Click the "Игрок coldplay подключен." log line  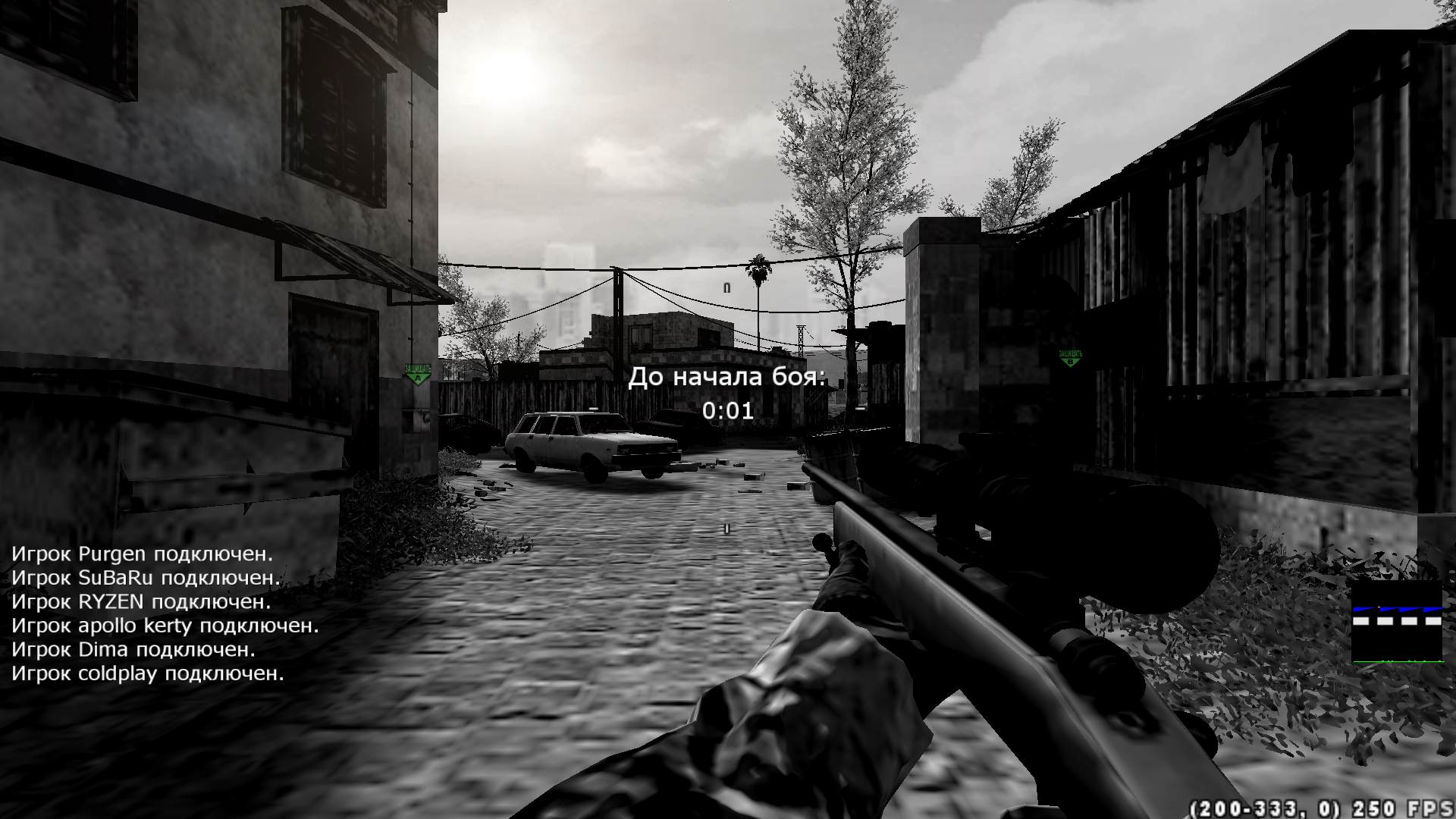[x=148, y=672]
